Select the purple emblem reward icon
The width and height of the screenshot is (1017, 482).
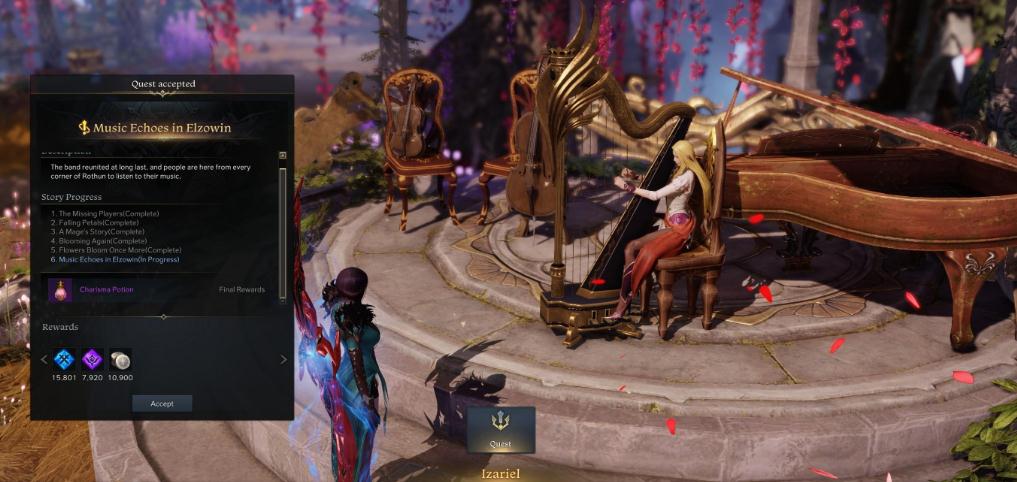(92, 360)
